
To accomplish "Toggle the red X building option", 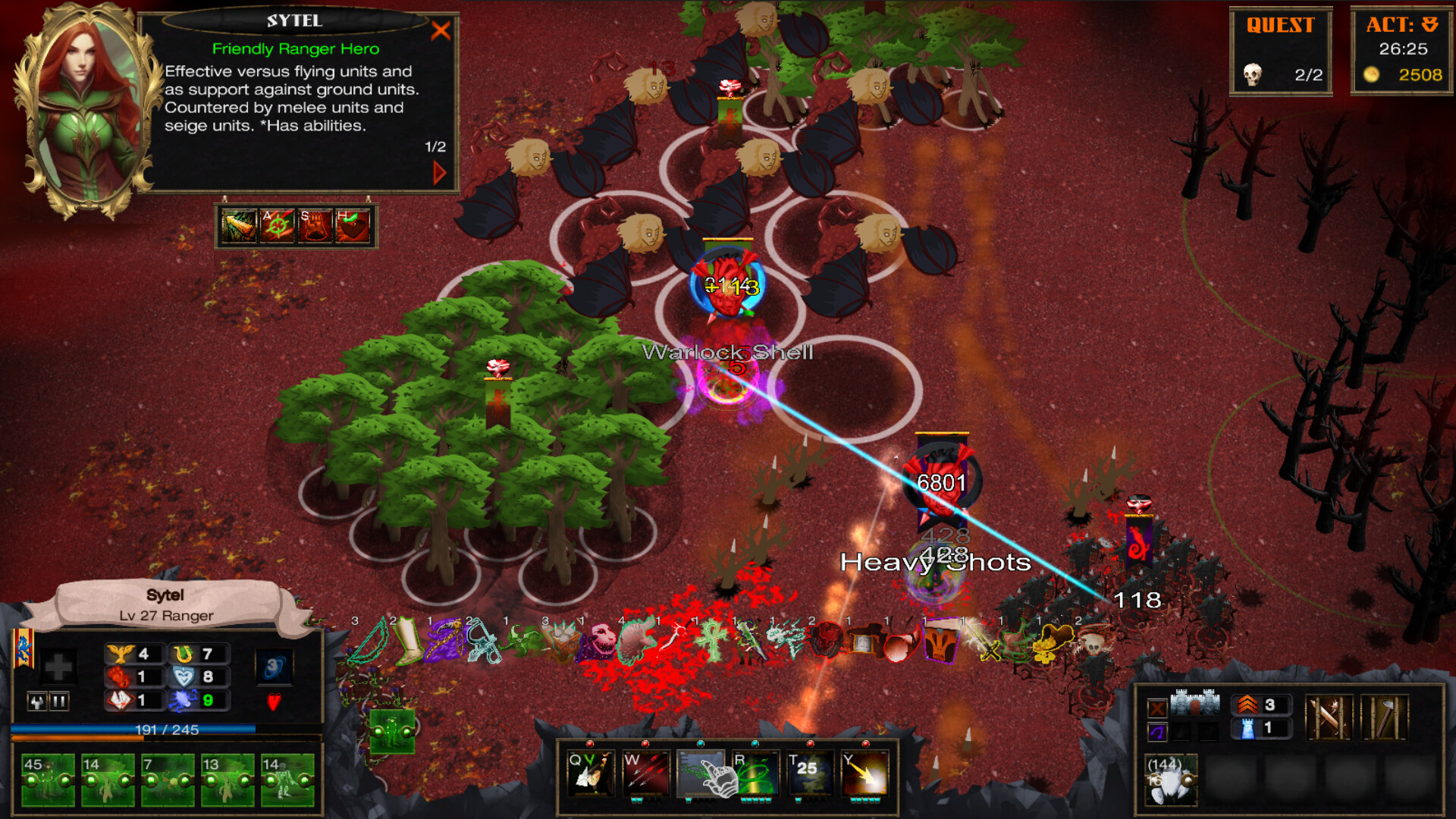I will [1157, 708].
